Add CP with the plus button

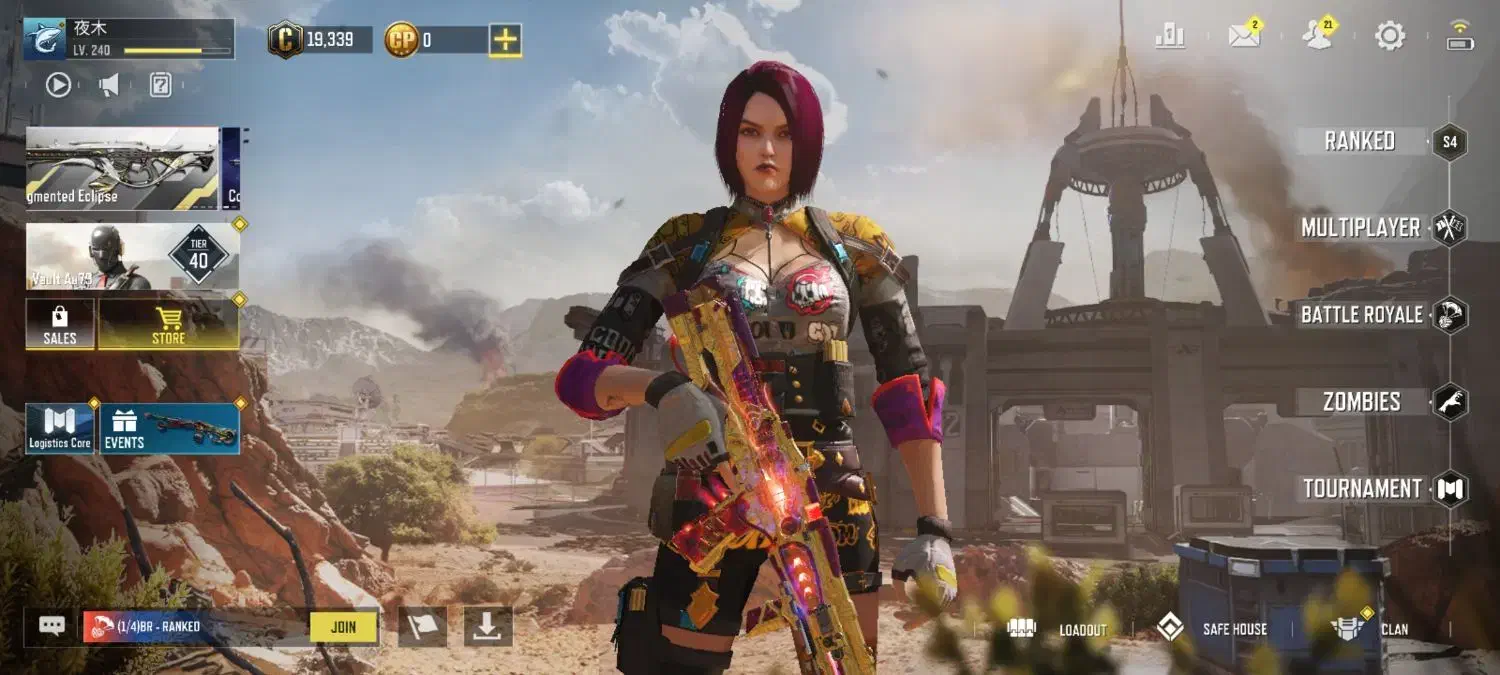505,40
